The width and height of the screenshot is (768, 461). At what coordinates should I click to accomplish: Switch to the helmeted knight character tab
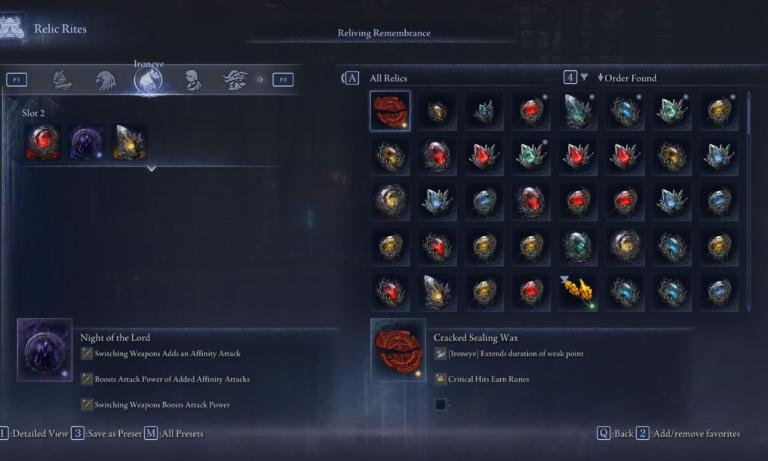pyautogui.click(x=63, y=80)
